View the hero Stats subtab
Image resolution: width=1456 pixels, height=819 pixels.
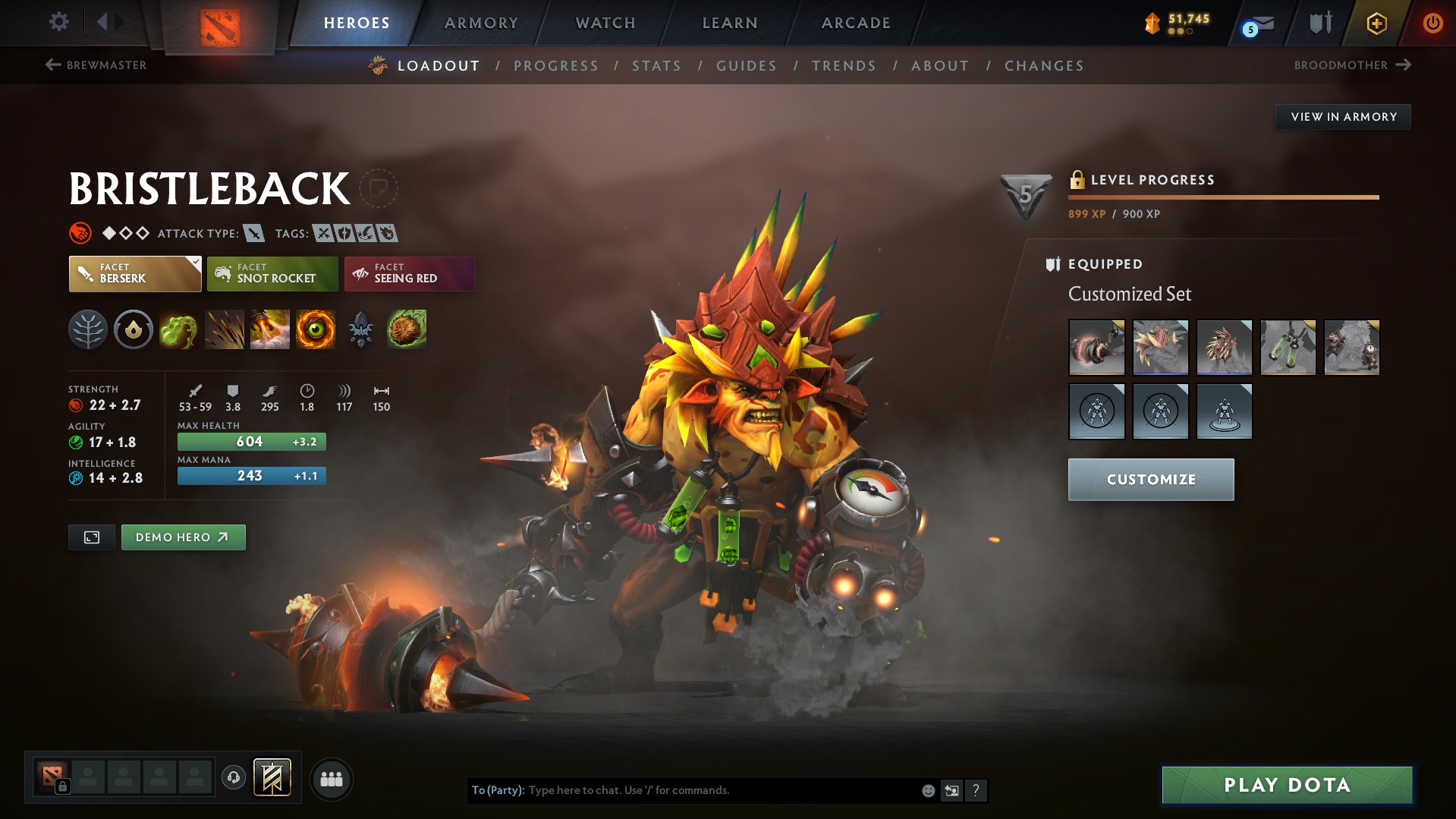coord(657,66)
